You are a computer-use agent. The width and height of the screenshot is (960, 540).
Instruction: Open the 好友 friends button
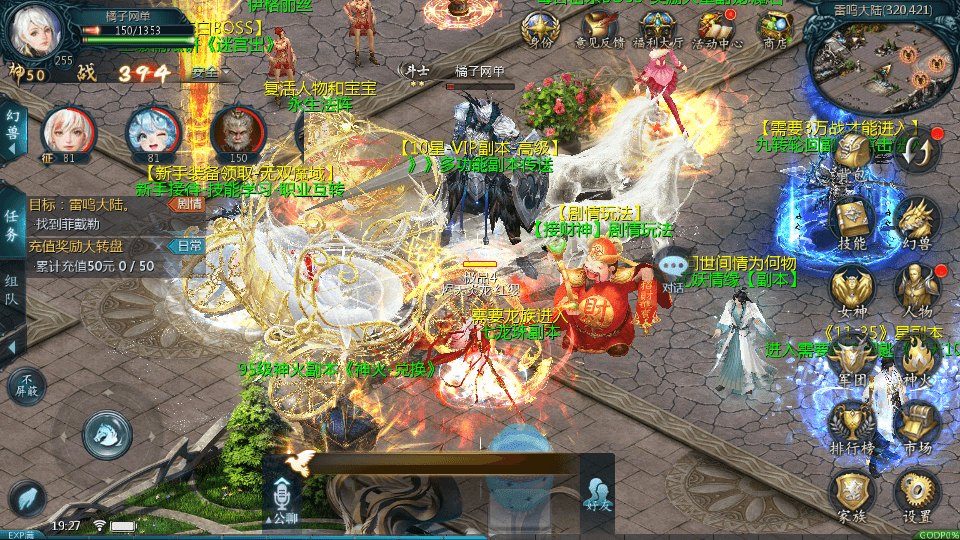tap(598, 494)
